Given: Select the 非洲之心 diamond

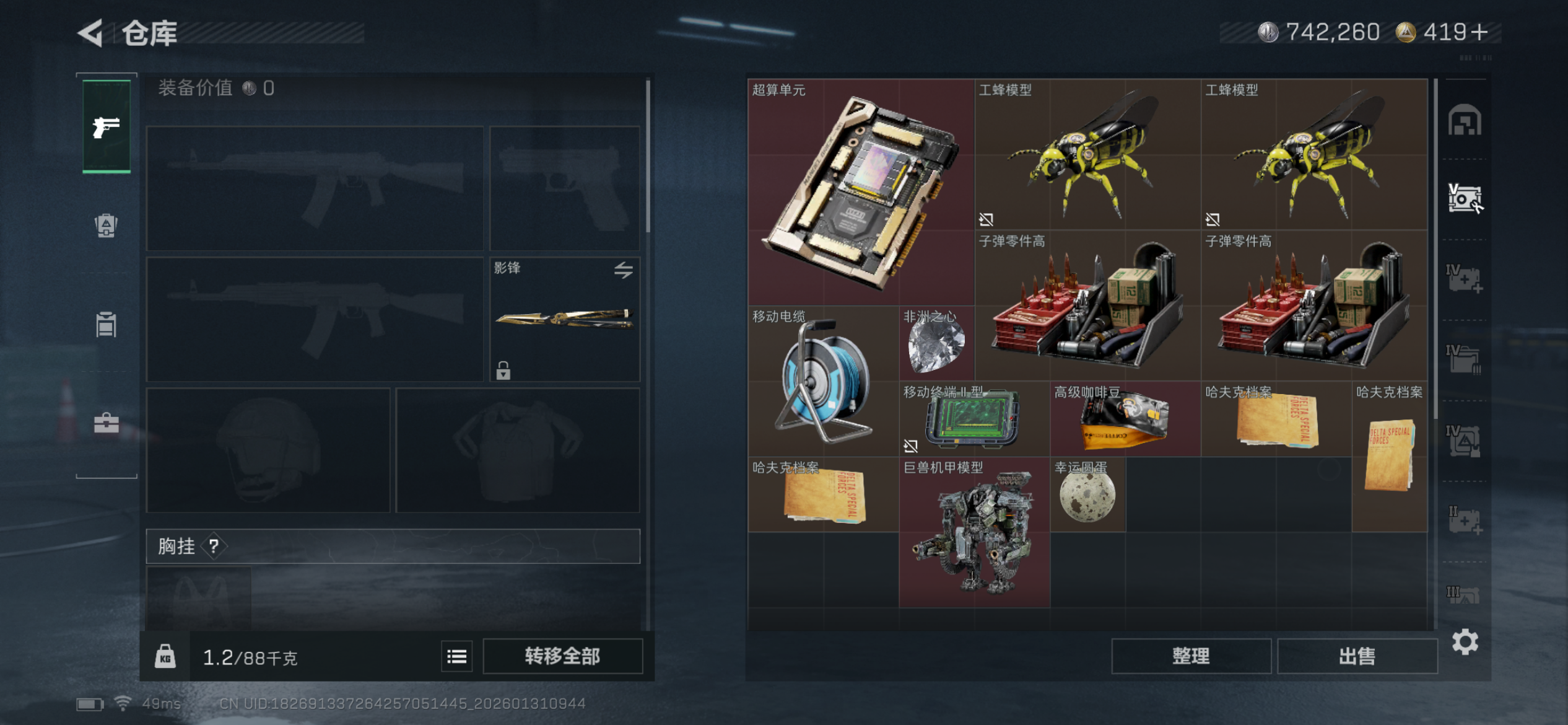Looking at the screenshot, I should tap(936, 344).
